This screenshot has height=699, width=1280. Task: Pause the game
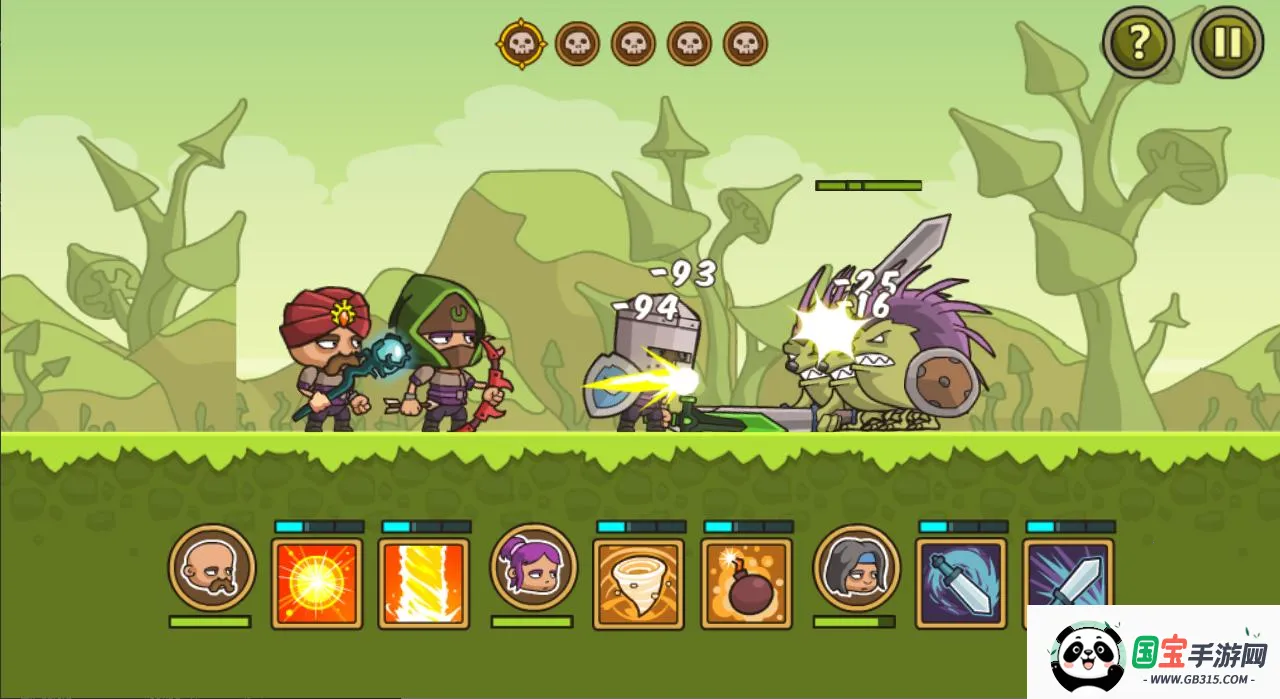1227,42
